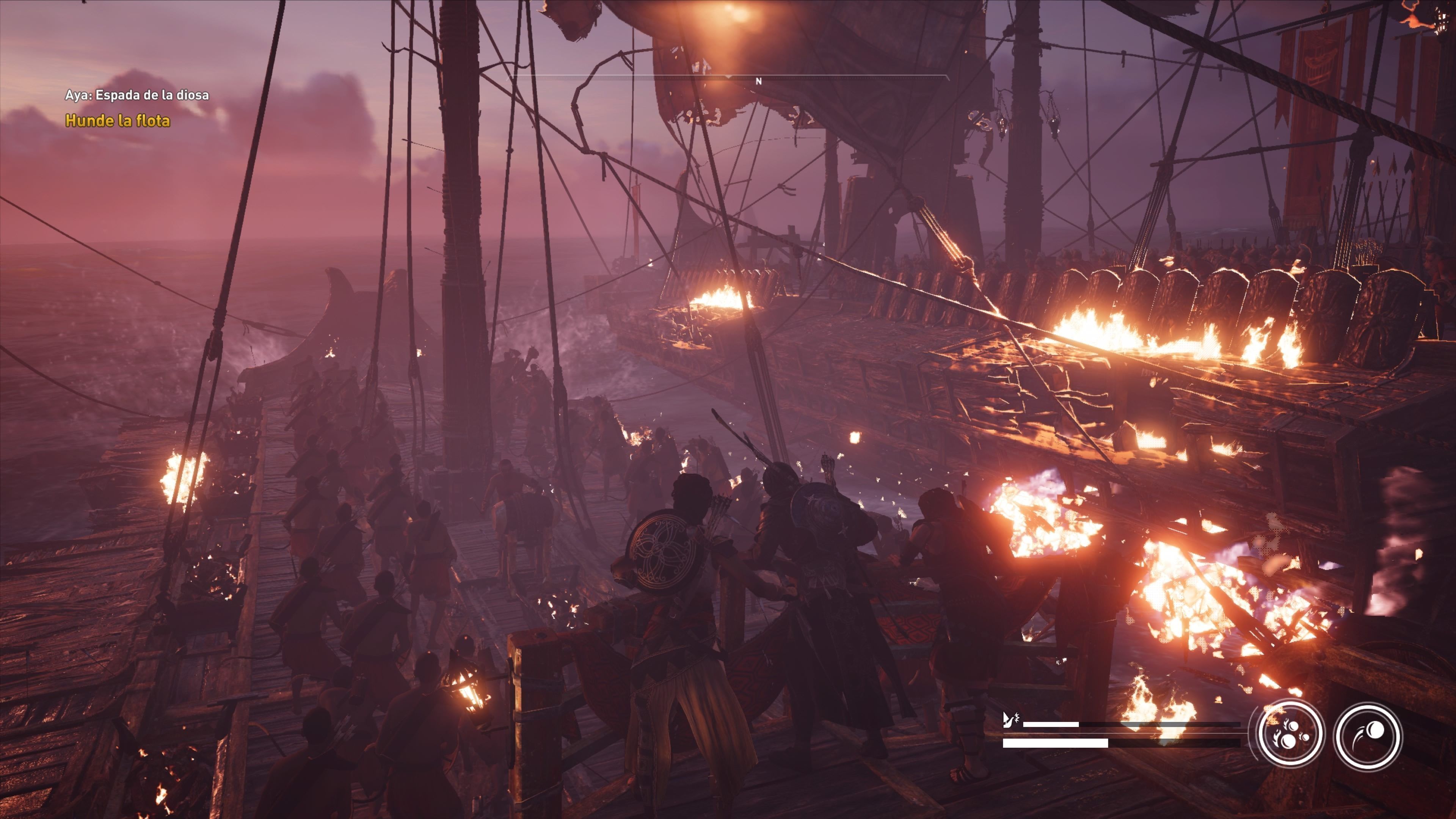1456x819 pixels.
Task: Click the ship ramming icon by the bars
Action: (x=1010, y=720)
